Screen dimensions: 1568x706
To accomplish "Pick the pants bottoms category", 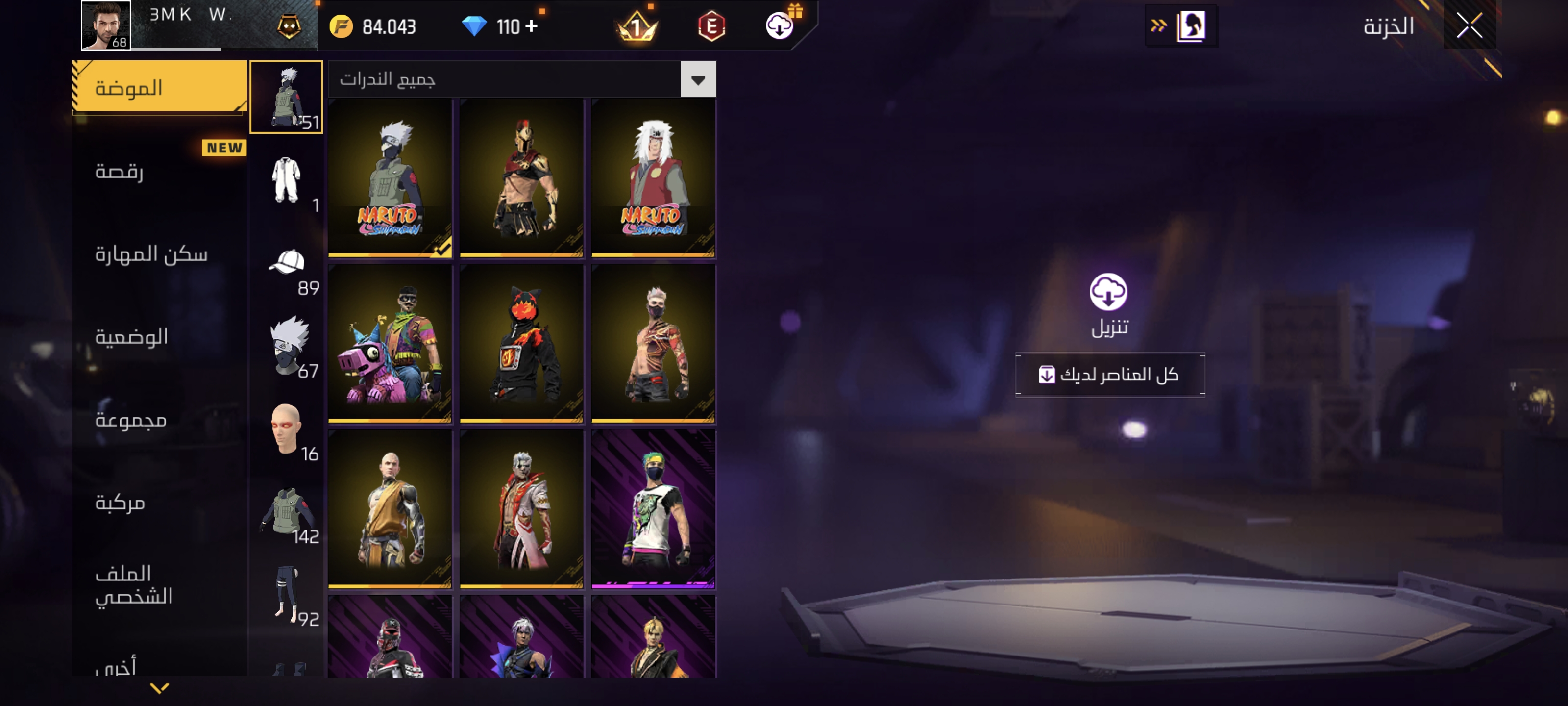I will [x=286, y=594].
